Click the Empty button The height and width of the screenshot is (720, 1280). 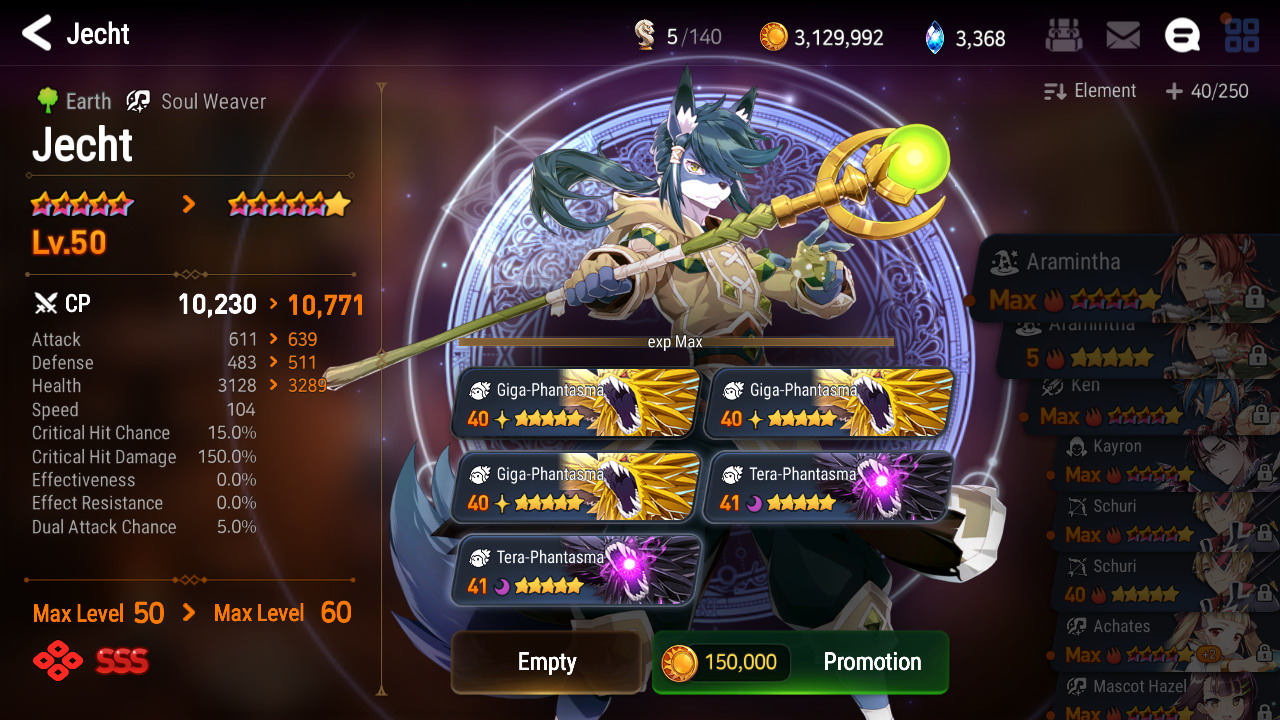(546, 662)
